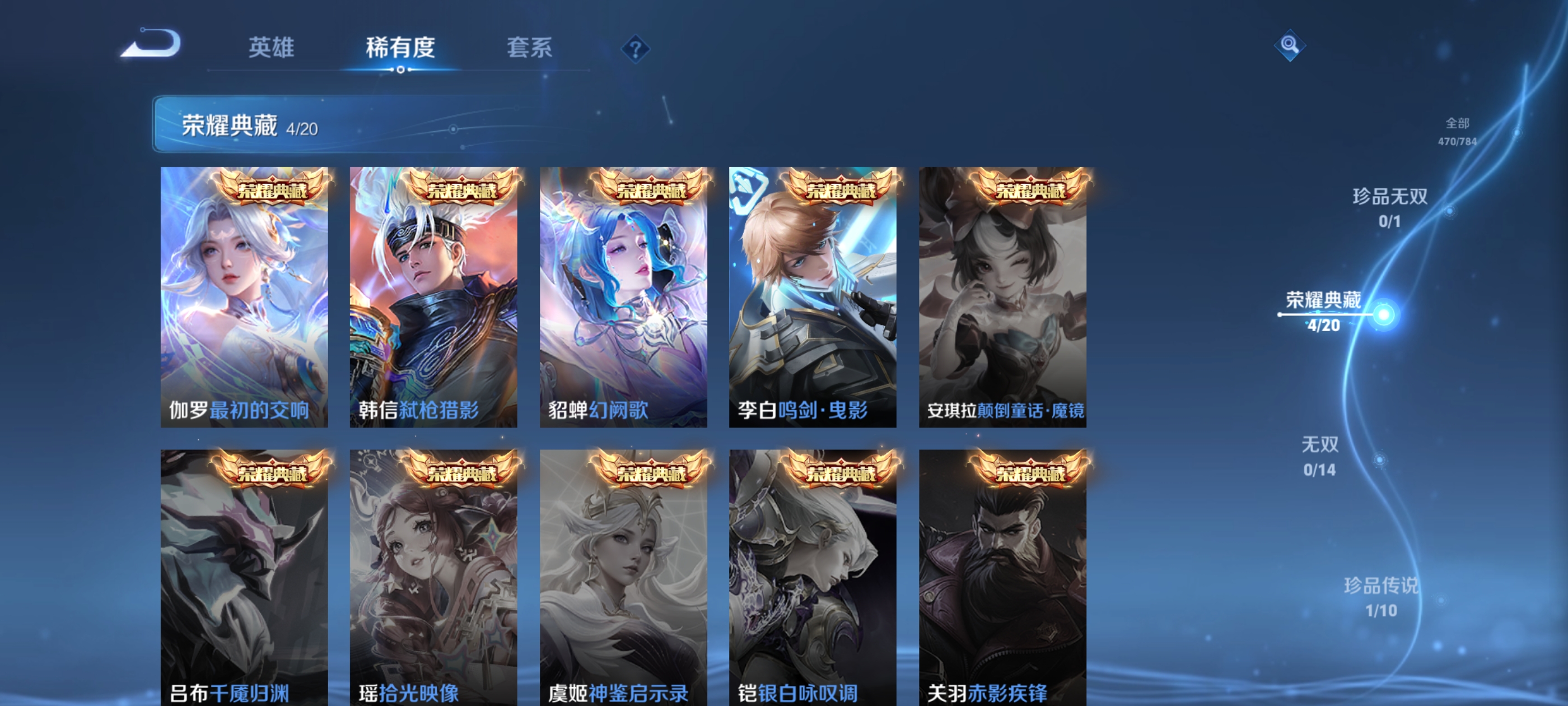The image size is (1568, 706).
Task: Open the search function at top right
Action: pos(1290,45)
